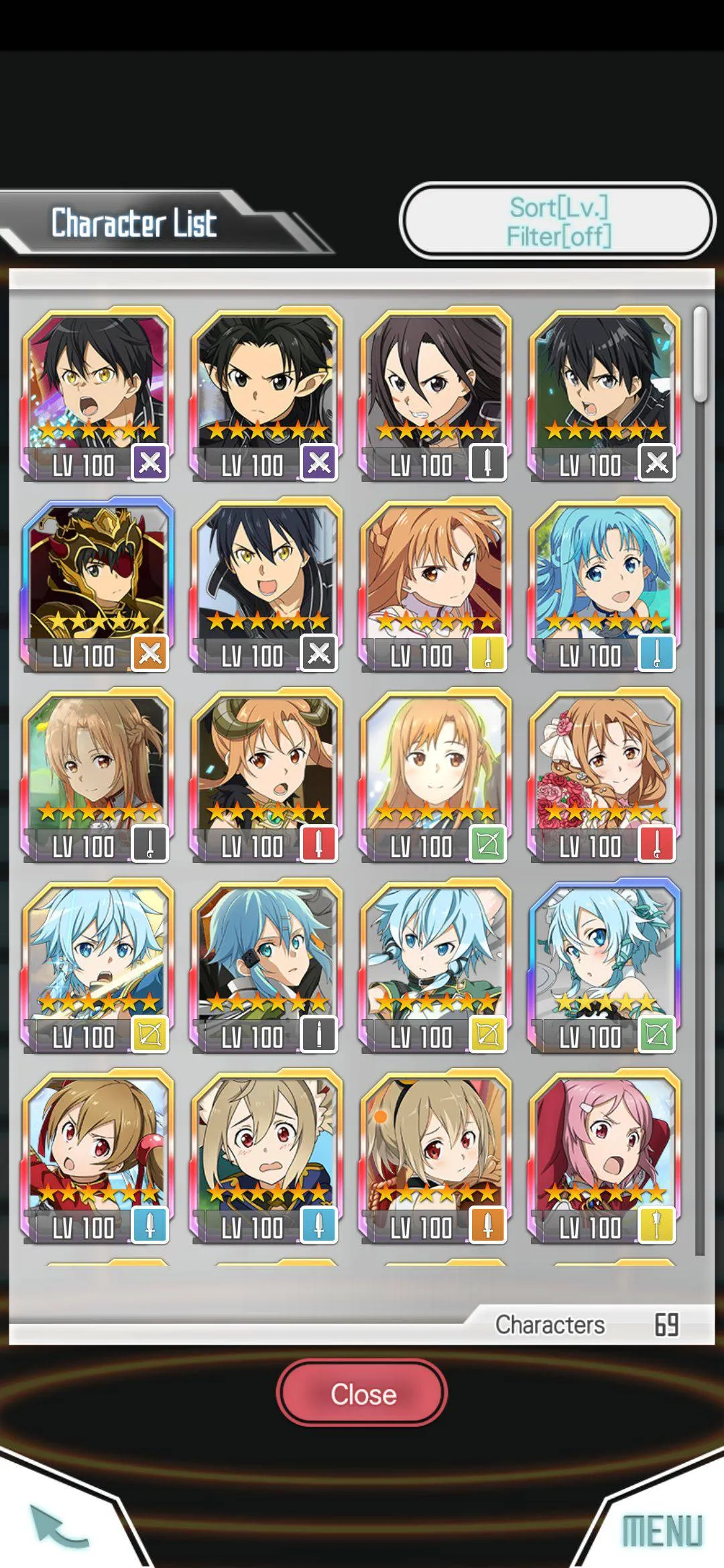The image size is (724, 1568).
Task: Pick the brown-haired girl with orange dagger icon
Action: 436,1156
